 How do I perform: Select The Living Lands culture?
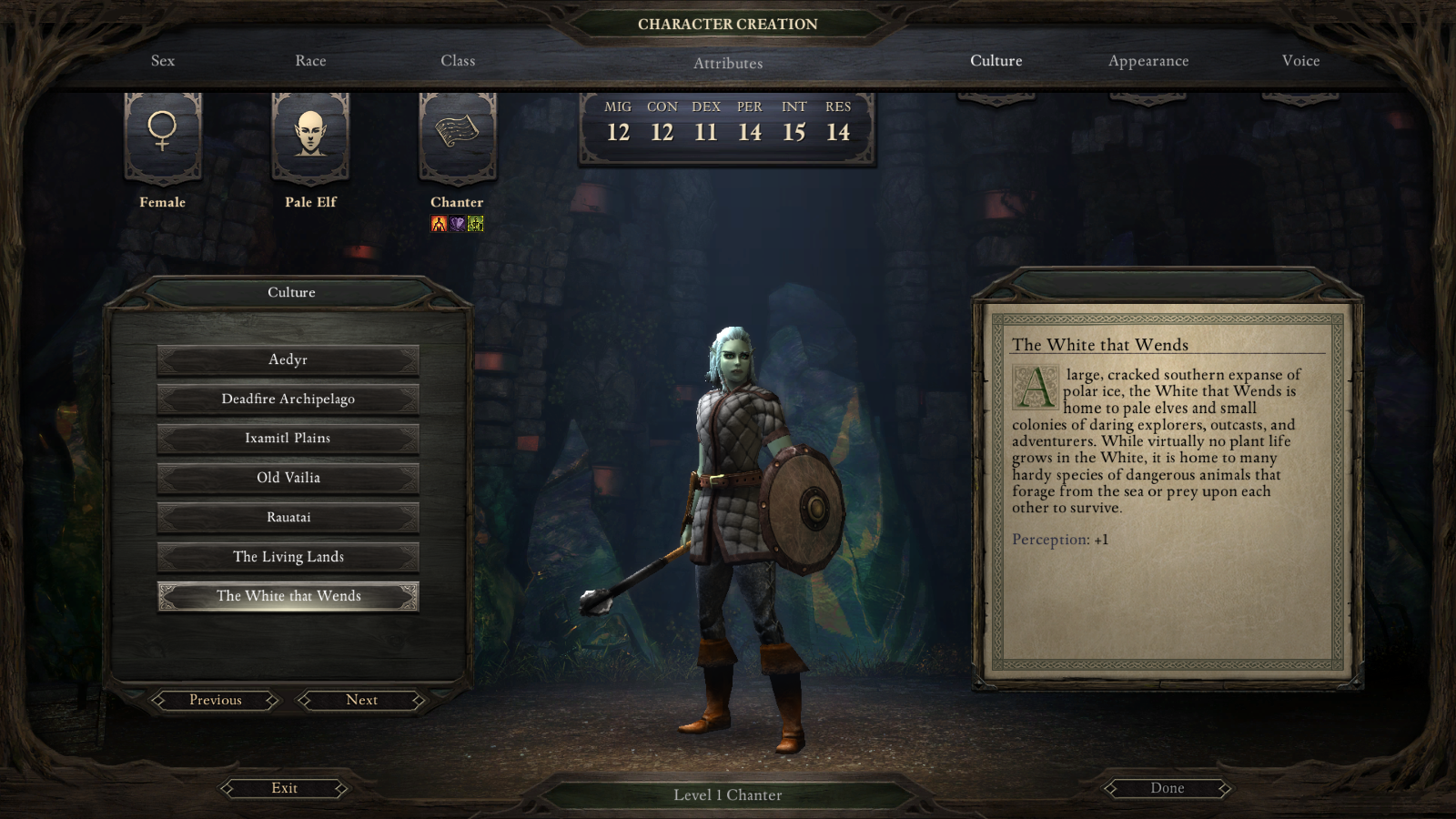[288, 557]
